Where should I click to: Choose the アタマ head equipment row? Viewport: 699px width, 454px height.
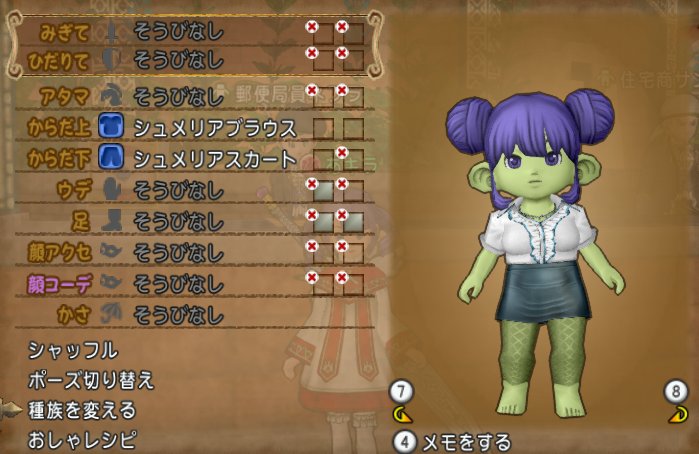tap(180, 96)
